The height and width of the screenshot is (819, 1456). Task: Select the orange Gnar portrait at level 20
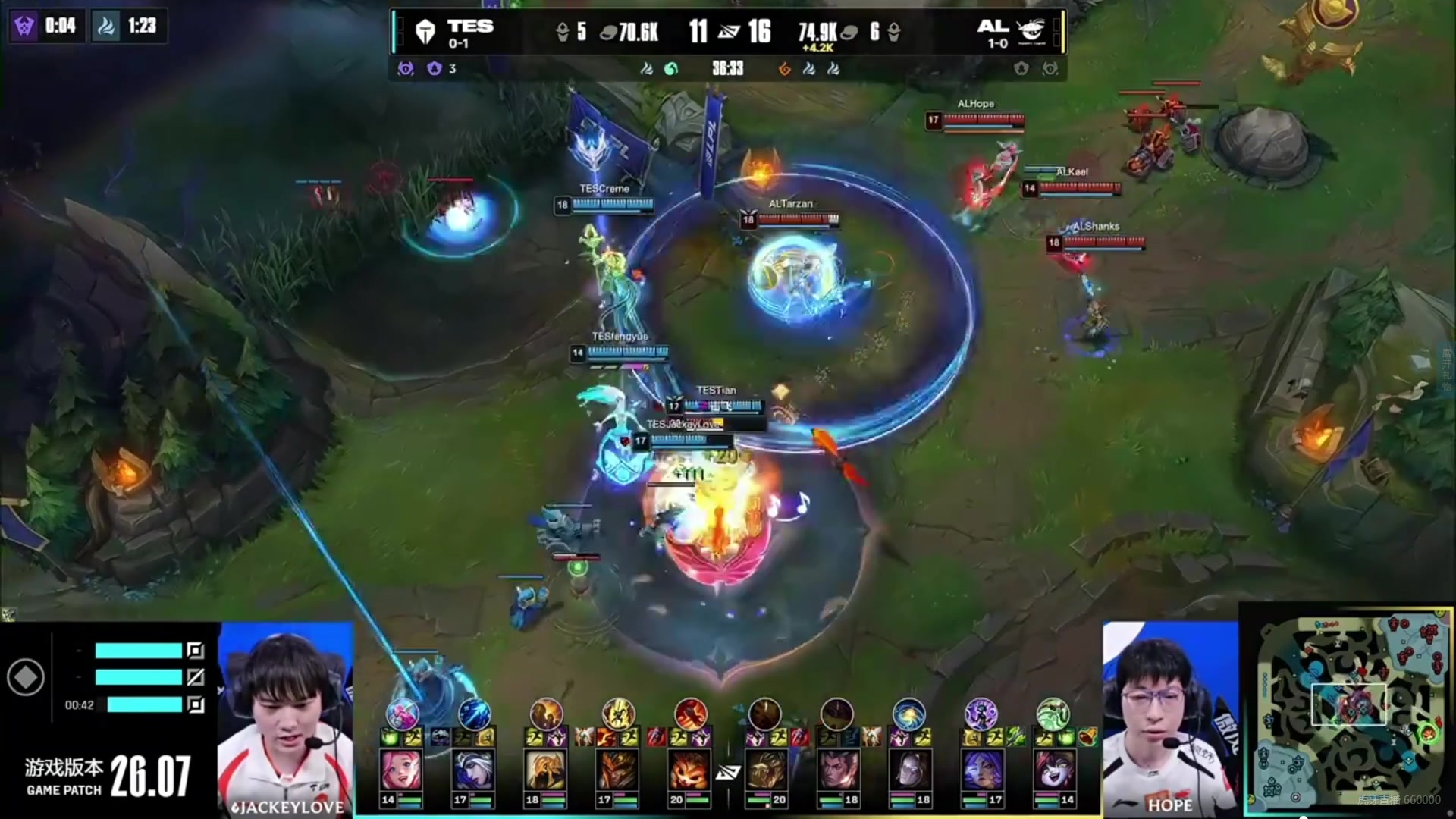click(689, 770)
